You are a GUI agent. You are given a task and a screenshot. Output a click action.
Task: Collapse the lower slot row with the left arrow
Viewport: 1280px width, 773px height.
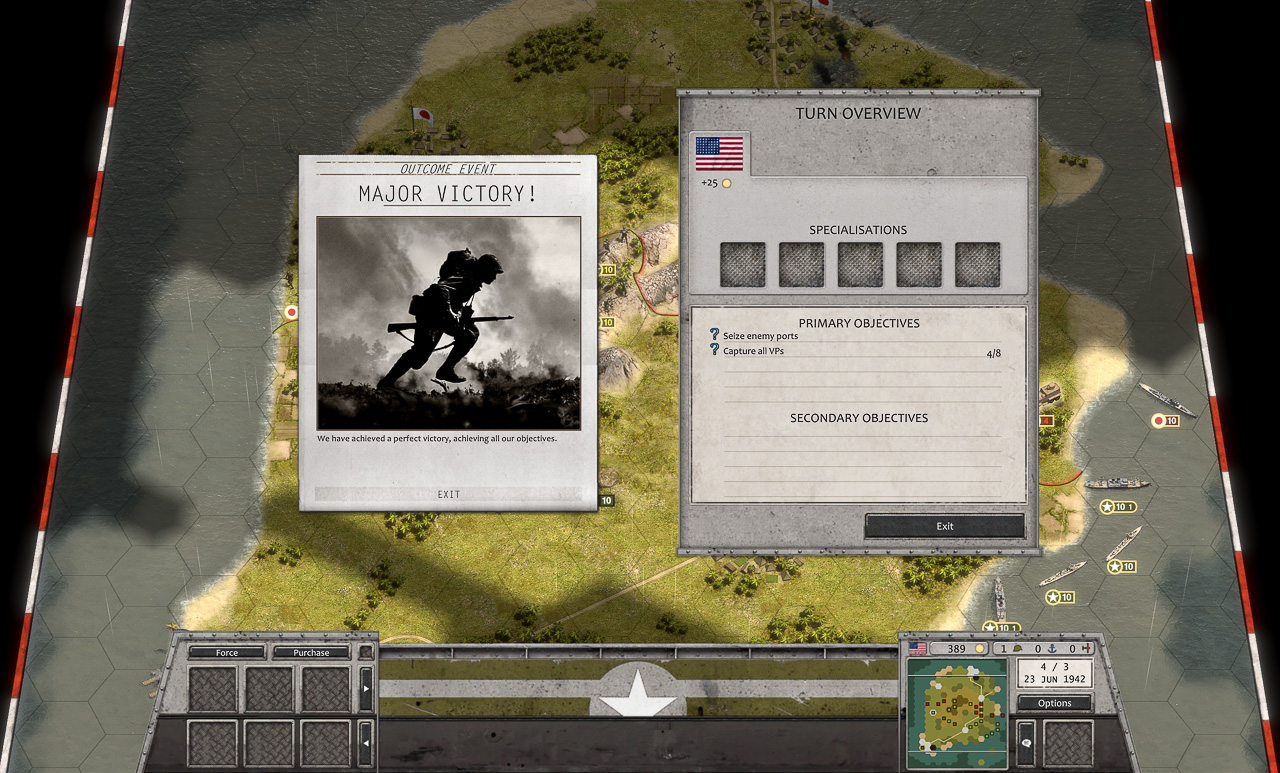tap(366, 744)
